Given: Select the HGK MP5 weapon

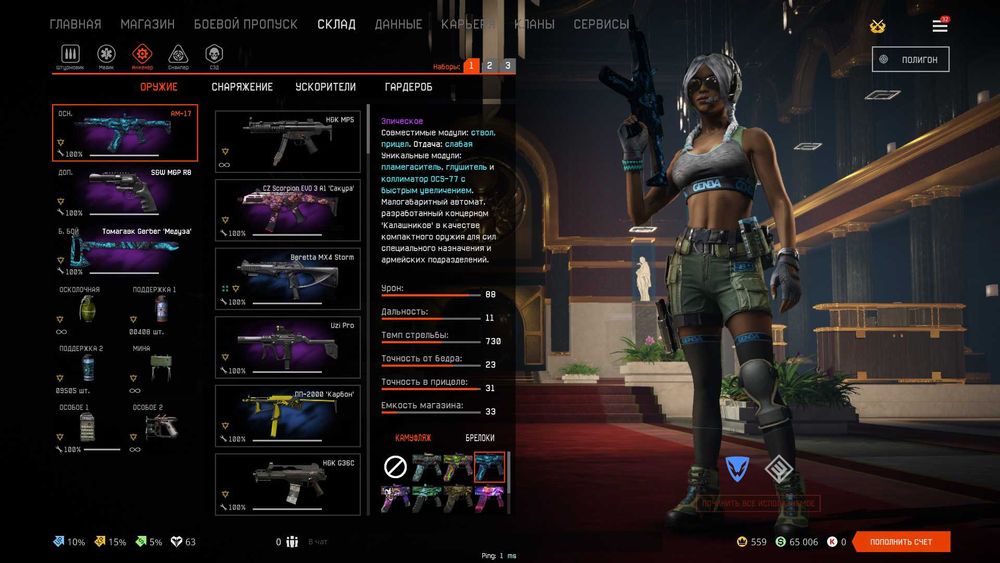Looking at the screenshot, I should click(288, 141).
